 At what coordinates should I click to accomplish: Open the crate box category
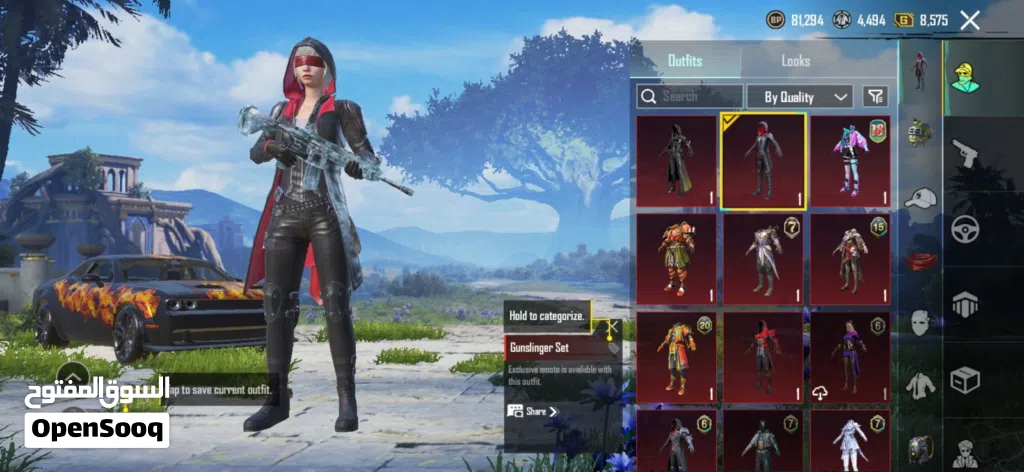click(964, 380)
